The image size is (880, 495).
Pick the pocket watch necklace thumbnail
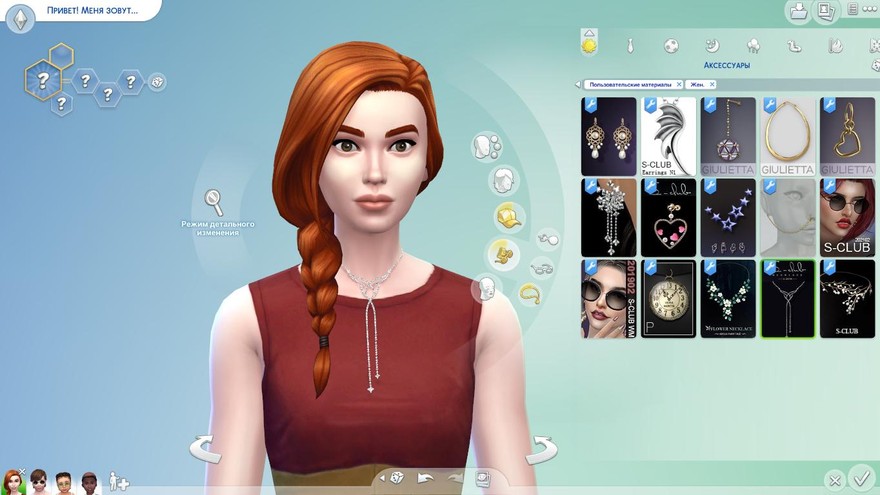click(x=669, y=298)
